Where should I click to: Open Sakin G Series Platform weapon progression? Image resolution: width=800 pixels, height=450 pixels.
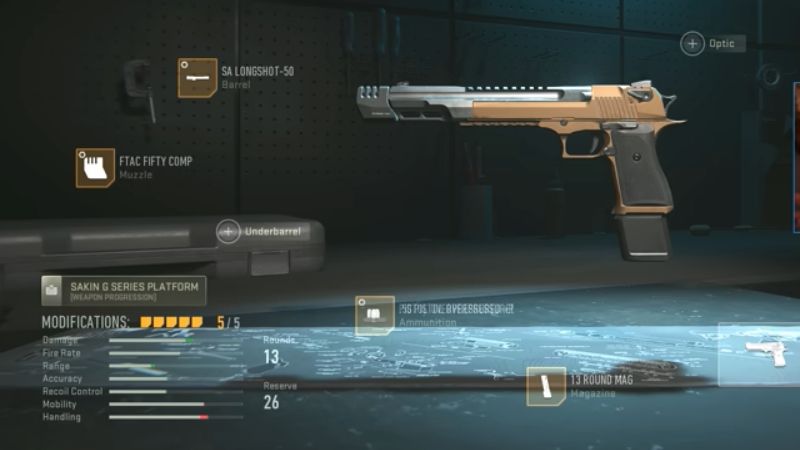click(123, 291)
